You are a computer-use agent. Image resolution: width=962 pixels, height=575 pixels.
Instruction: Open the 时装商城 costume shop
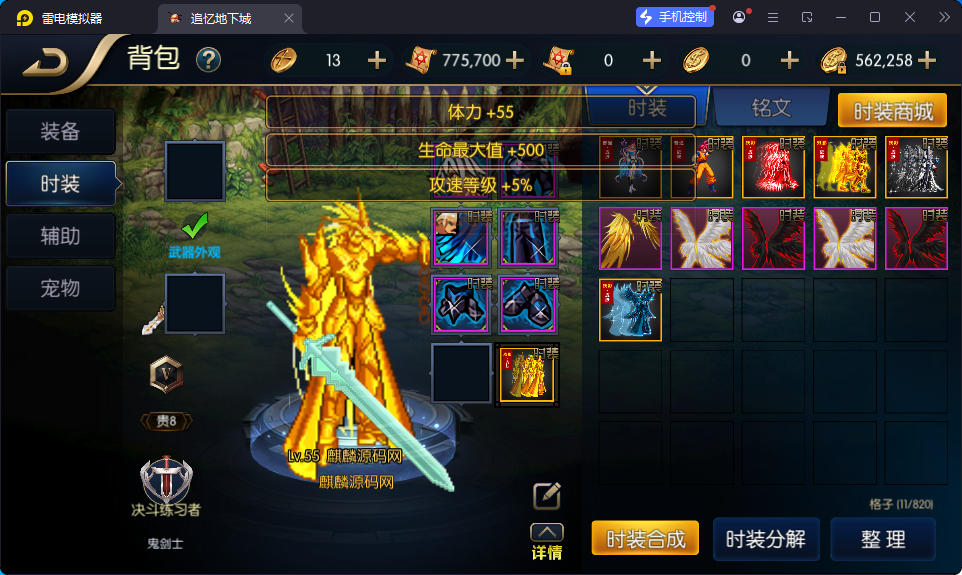pos(892,111)
